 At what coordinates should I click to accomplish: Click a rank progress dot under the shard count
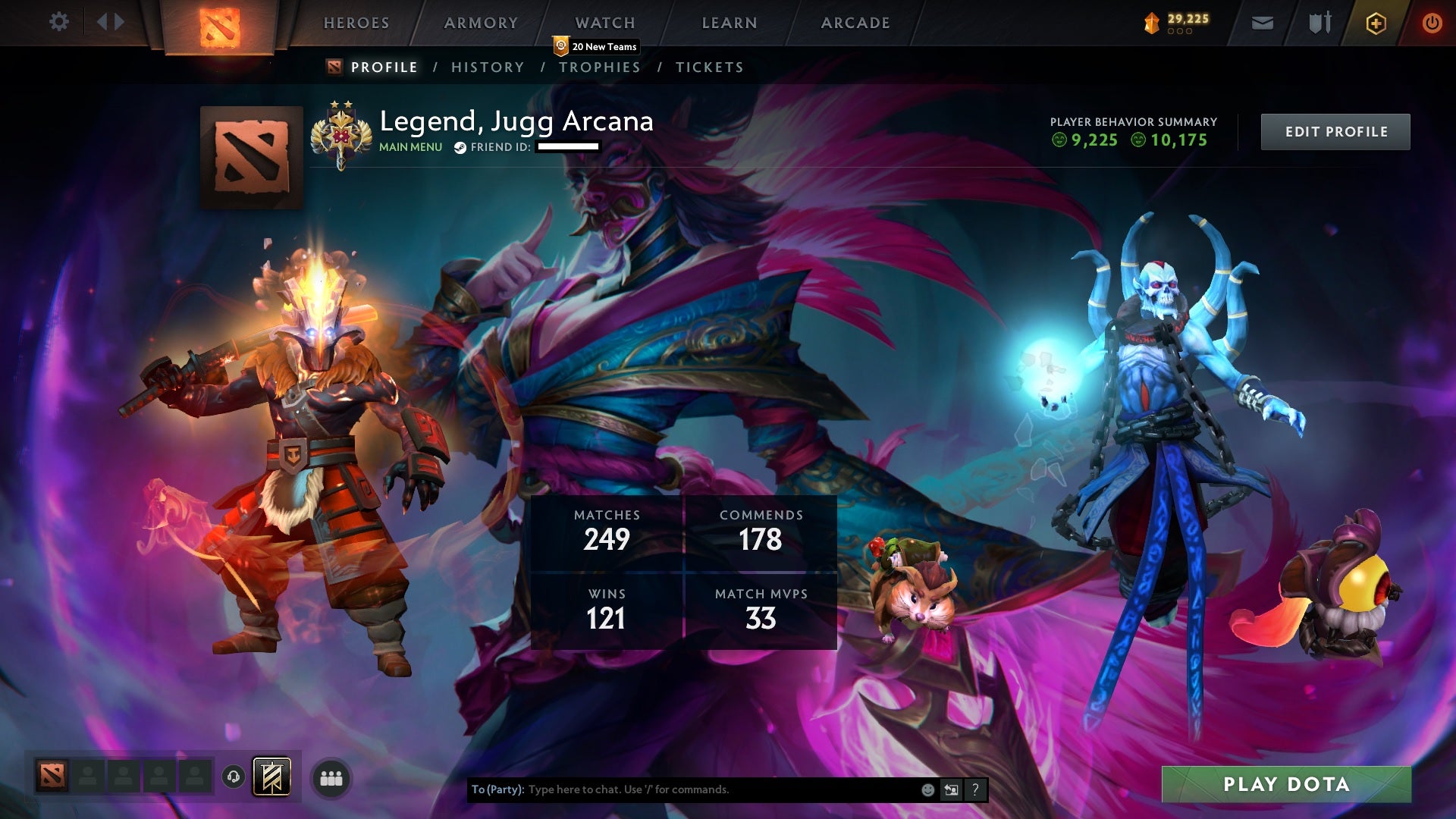[1180, 33]
